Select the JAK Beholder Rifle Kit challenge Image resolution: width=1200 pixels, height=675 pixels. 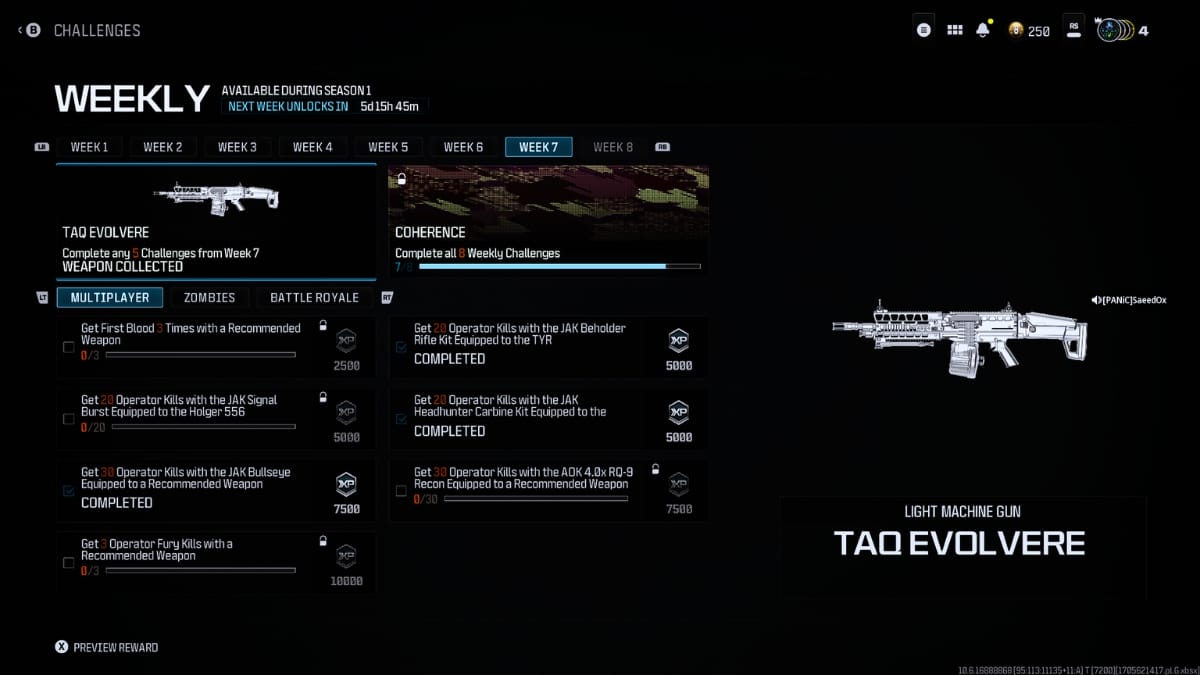pyautogui.click(x=548, y=346)
